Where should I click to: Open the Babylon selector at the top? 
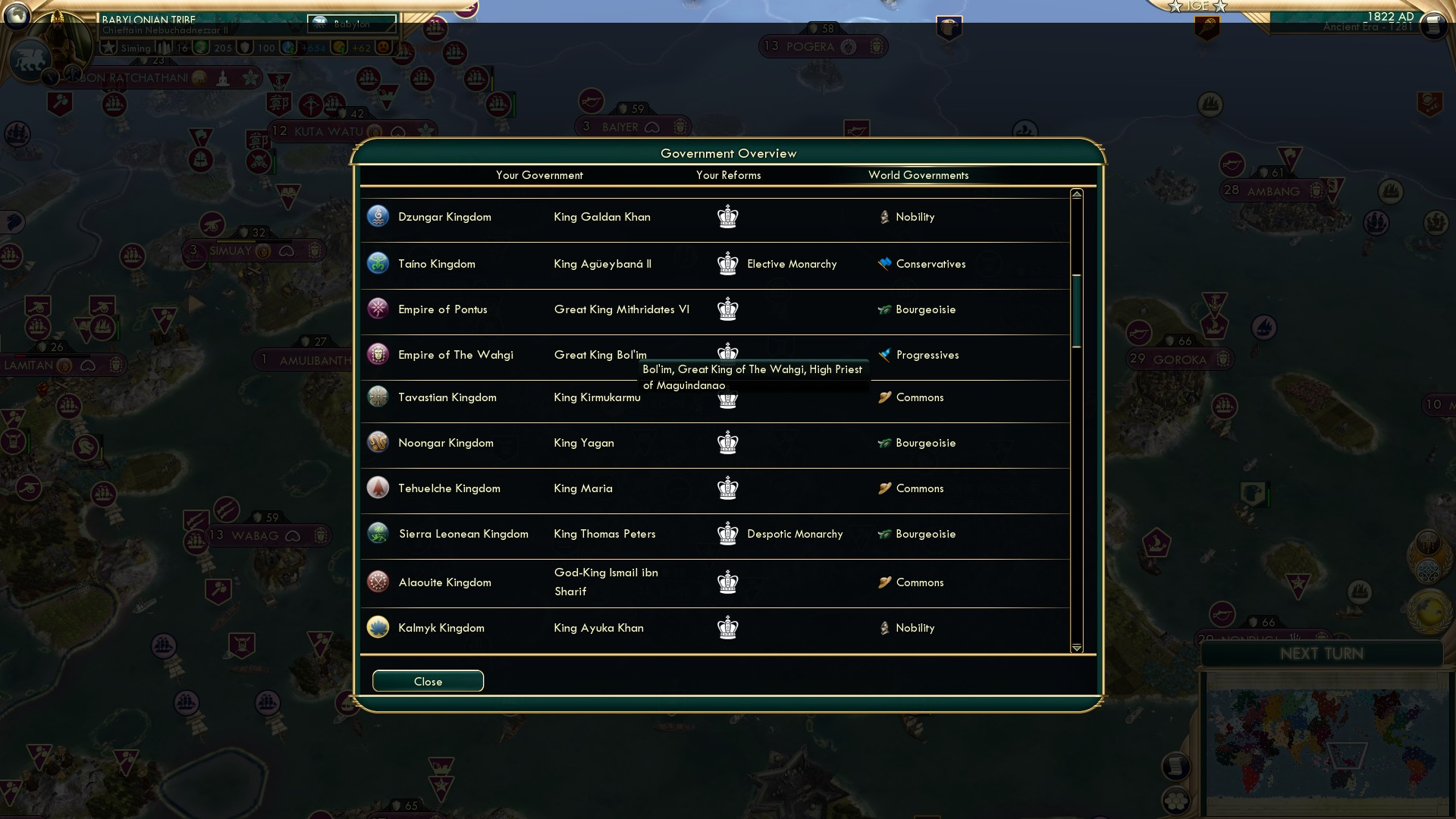click(351, 24)
